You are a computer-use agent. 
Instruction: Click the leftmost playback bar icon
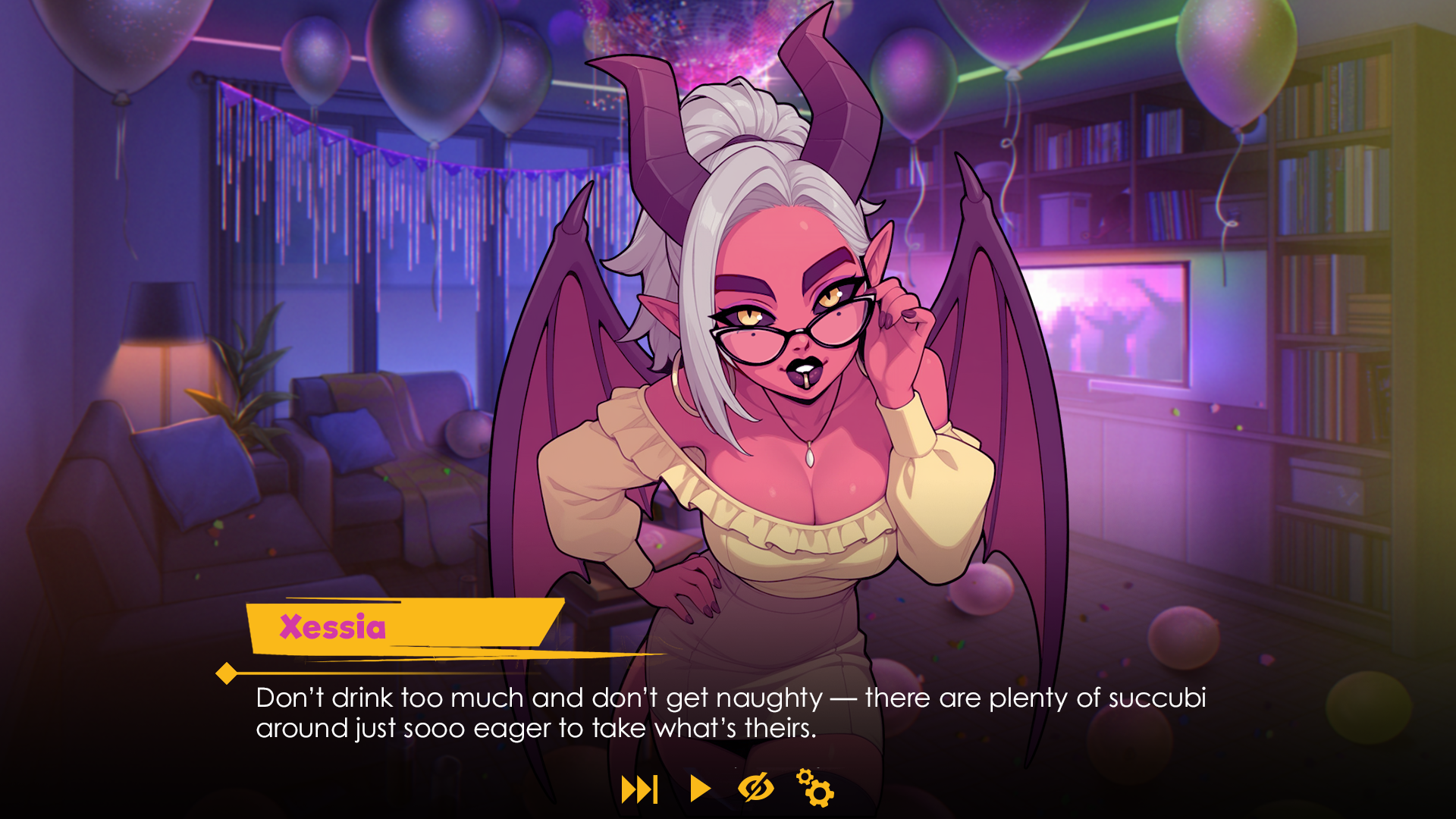click(x=639, y=789)
